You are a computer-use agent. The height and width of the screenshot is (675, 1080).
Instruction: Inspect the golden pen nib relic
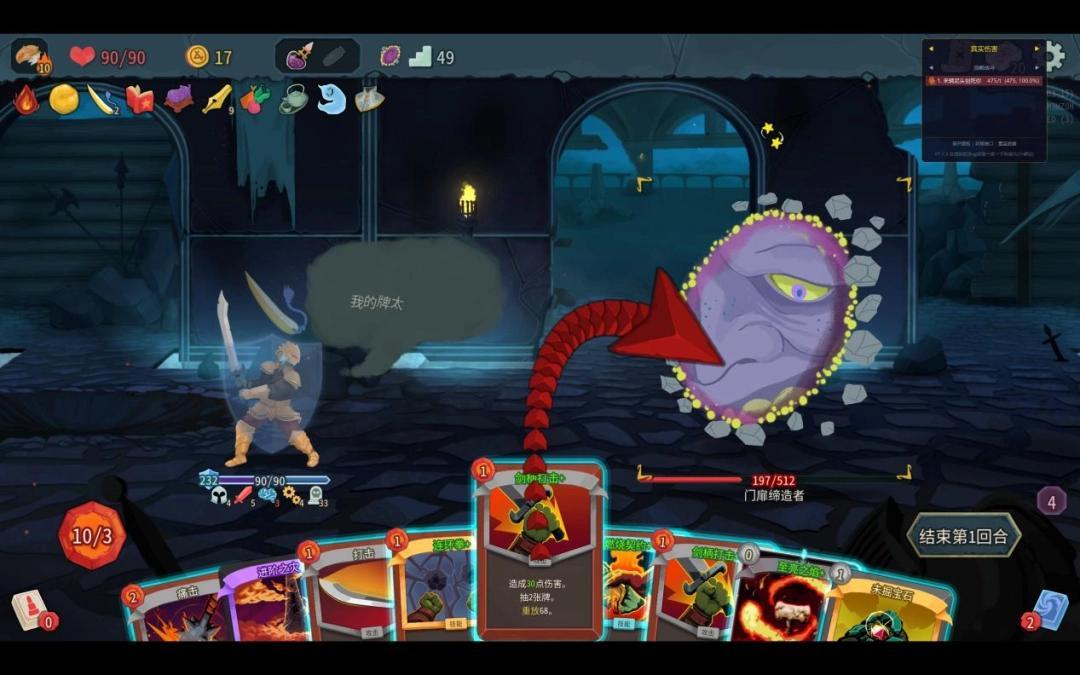click(x=216, y=99)
